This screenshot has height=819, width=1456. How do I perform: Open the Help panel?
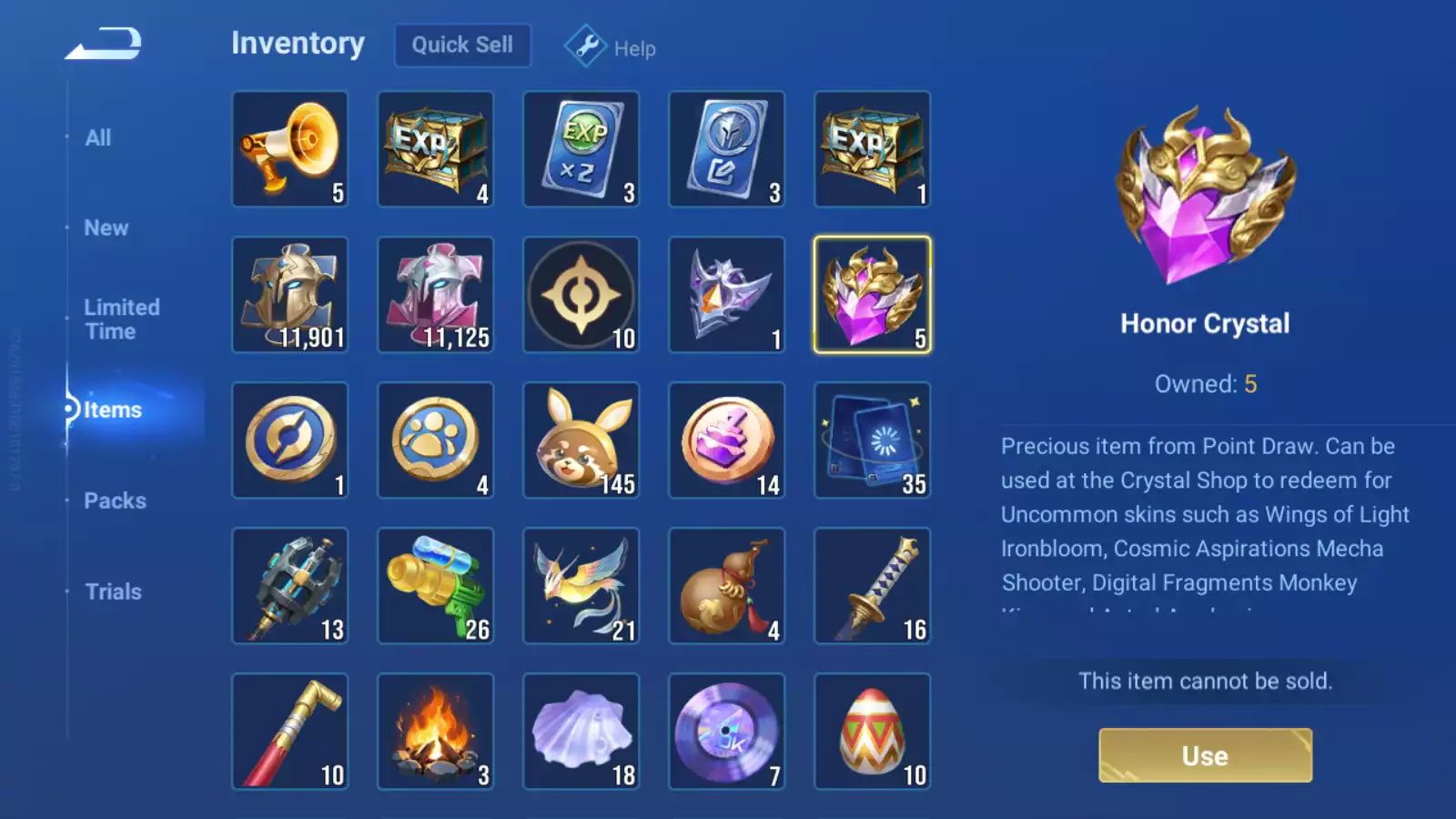point(611,47)
